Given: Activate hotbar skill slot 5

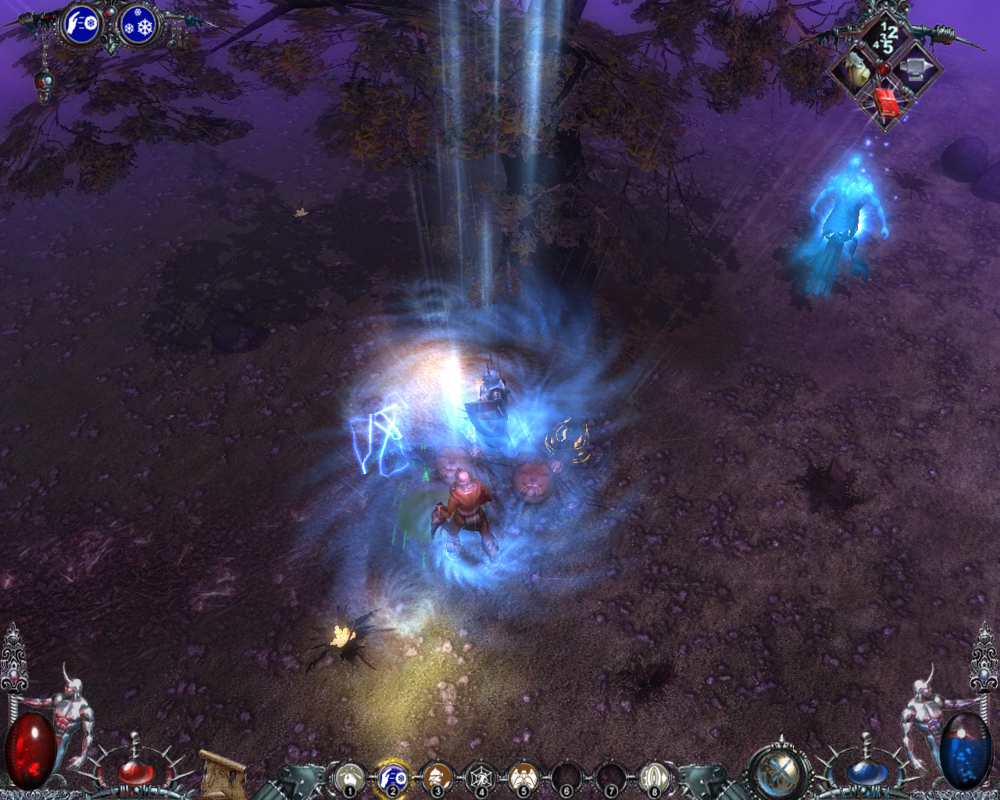Looking at the screenshot, I should [x=523, y=778].
